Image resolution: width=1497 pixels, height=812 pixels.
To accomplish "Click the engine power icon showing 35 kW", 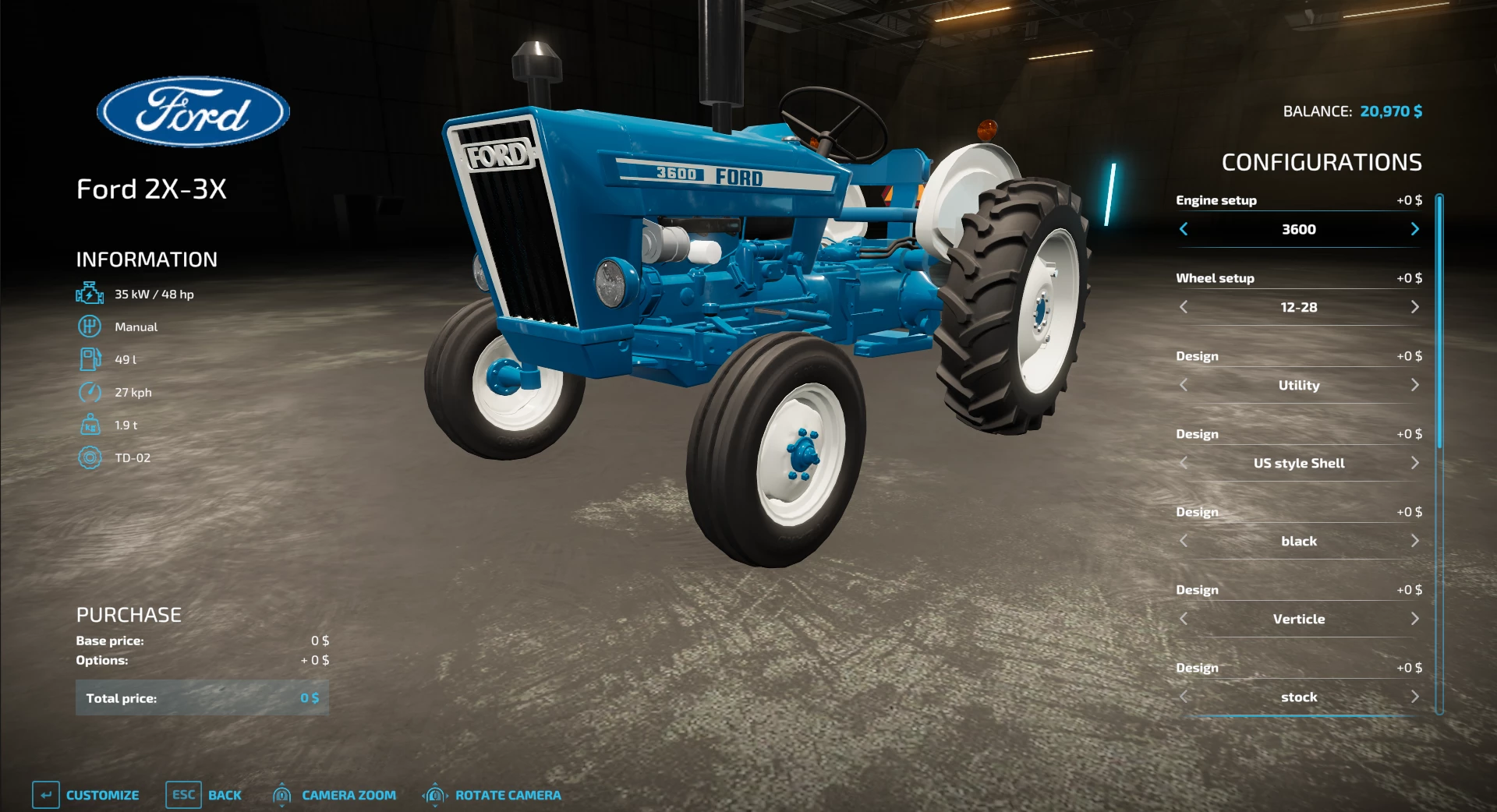I will coord(90,294).
